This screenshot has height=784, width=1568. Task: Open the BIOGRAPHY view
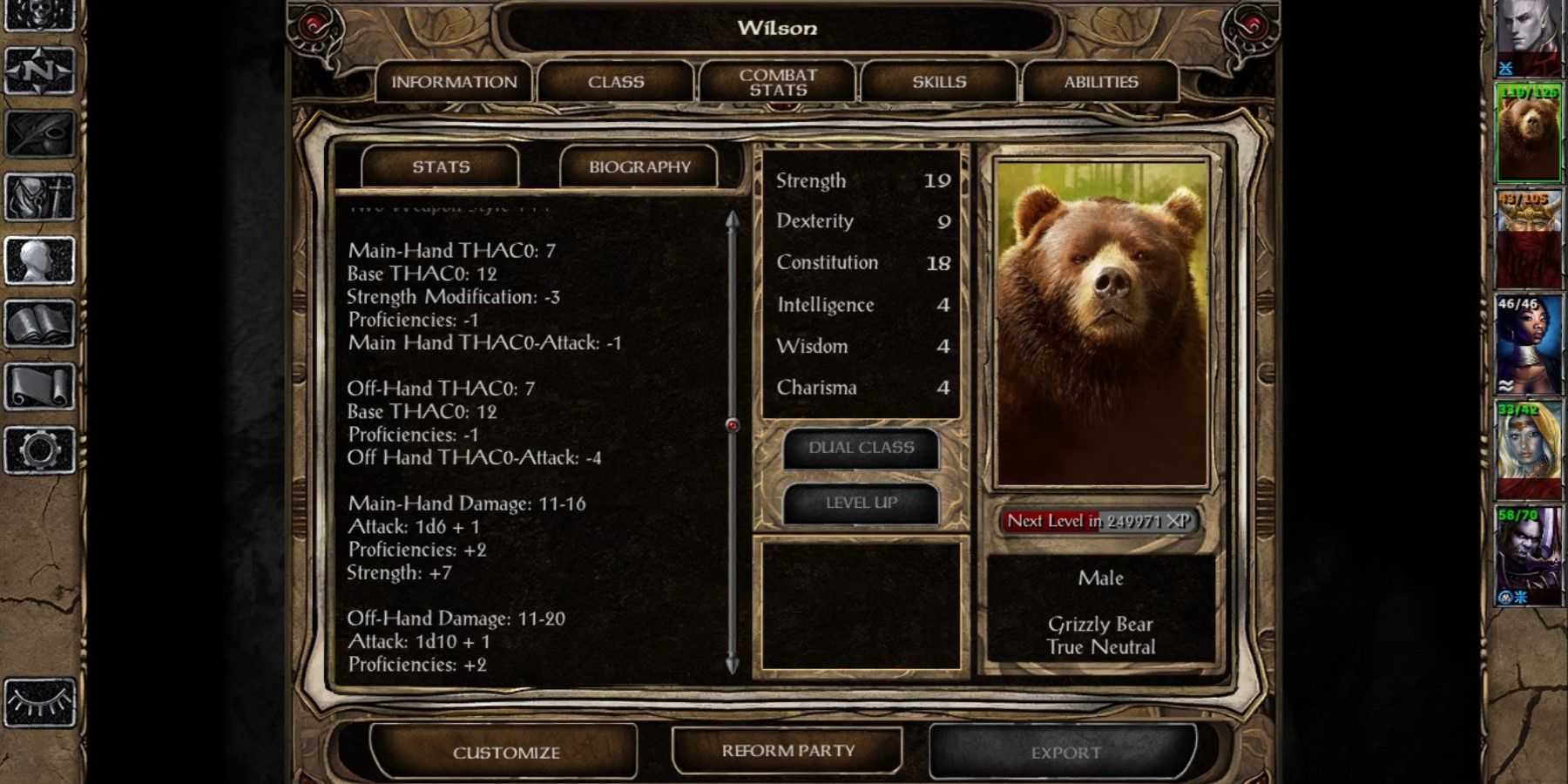[x=640, y=166]
